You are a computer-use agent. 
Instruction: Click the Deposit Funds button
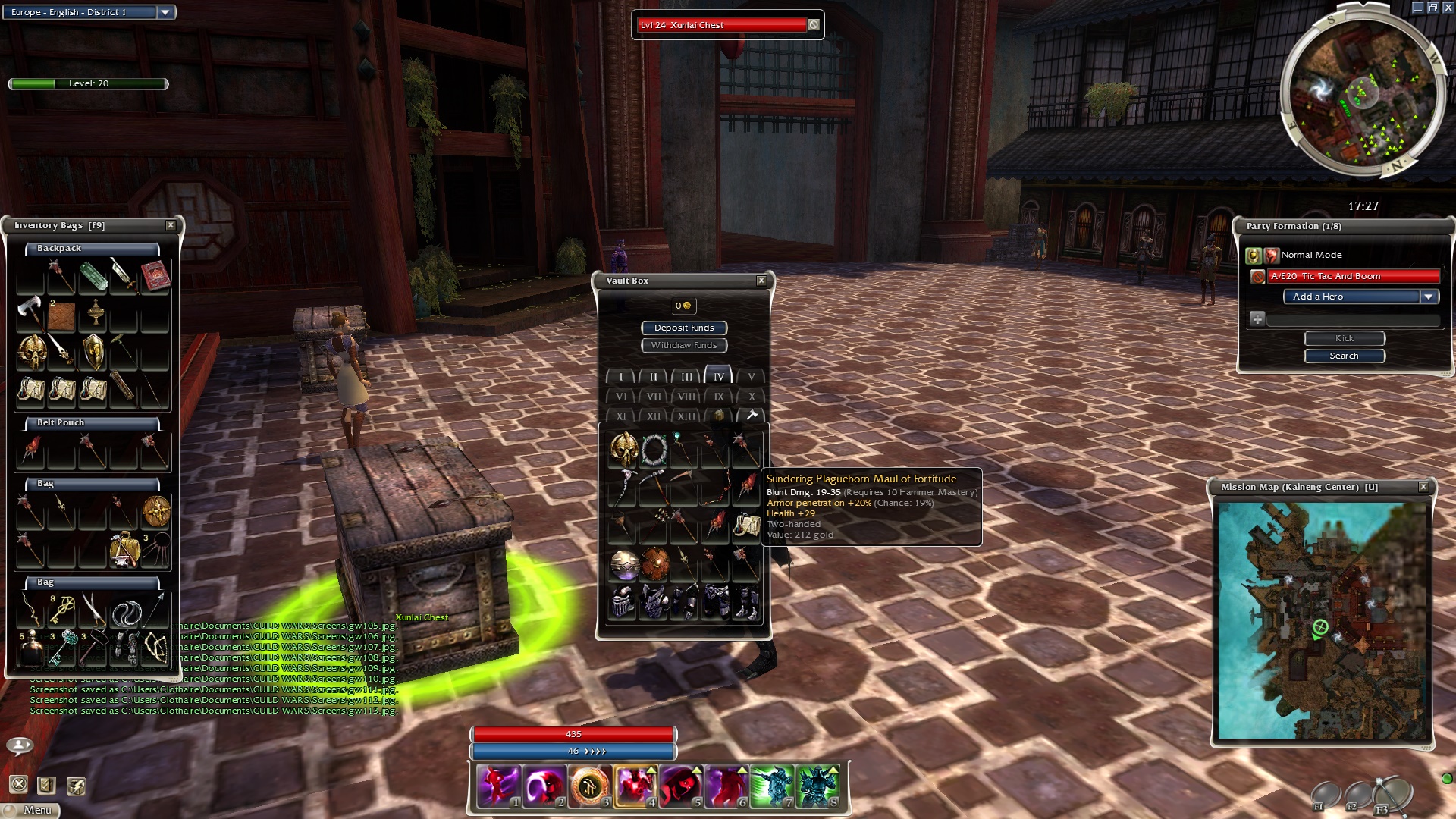point(684,328)
